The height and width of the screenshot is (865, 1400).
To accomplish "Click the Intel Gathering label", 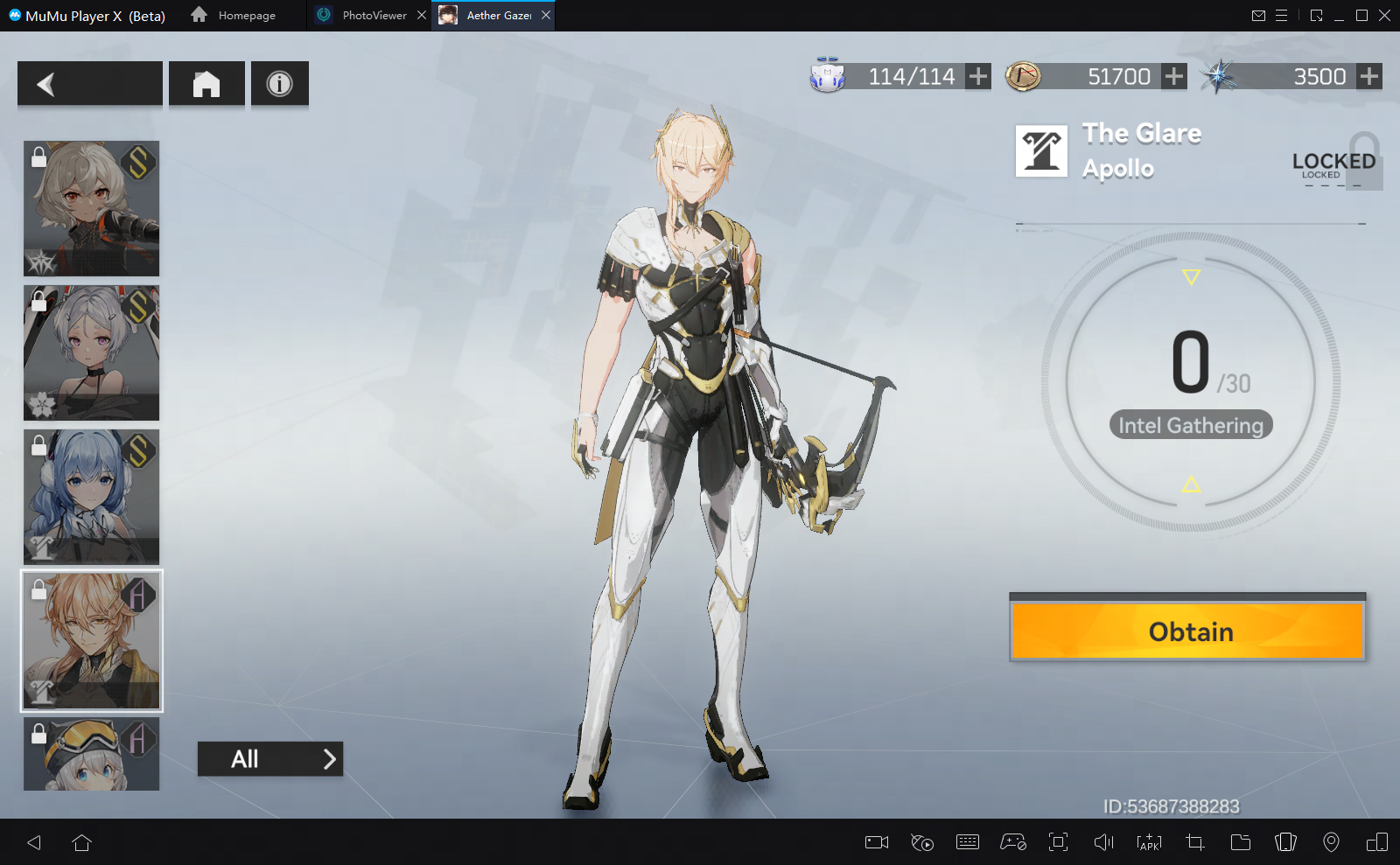I will coord(1191,425).
